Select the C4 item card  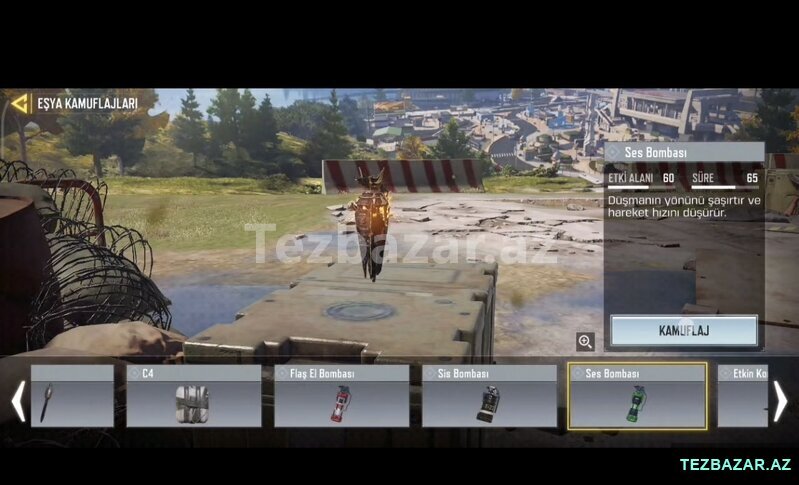(193, 396)
